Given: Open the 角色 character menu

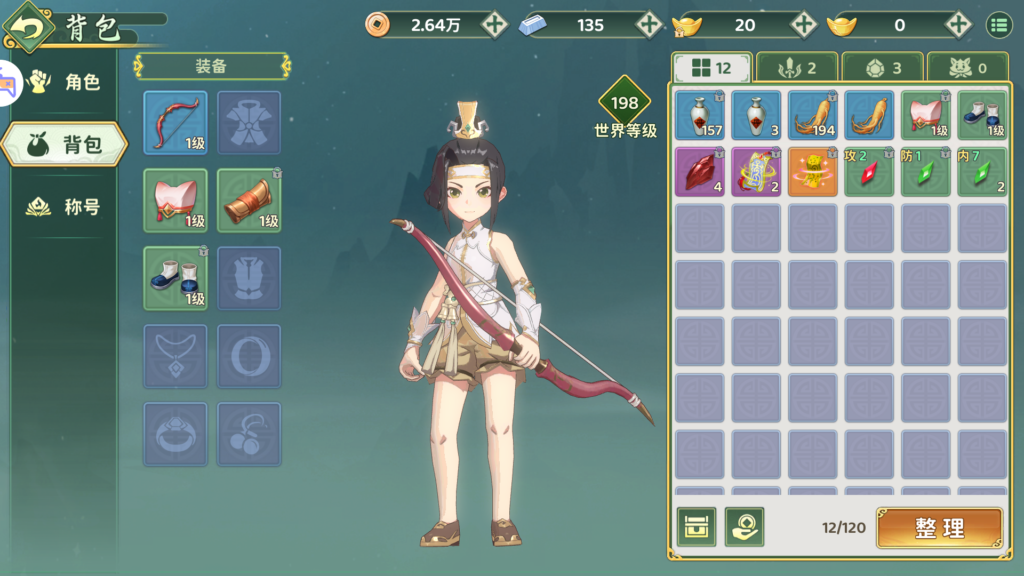Looking at the screenshot, I should tap(65, 82).
